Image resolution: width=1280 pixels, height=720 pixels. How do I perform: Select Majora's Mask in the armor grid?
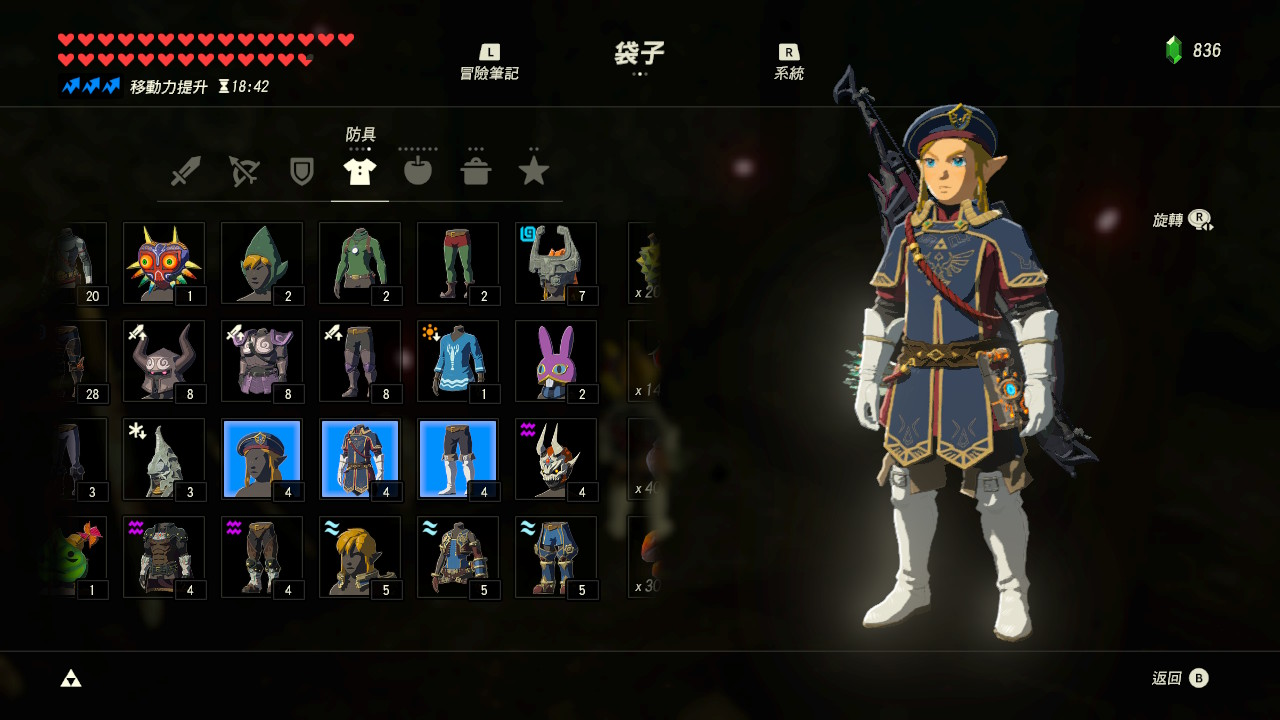click(x=164, y=261)
